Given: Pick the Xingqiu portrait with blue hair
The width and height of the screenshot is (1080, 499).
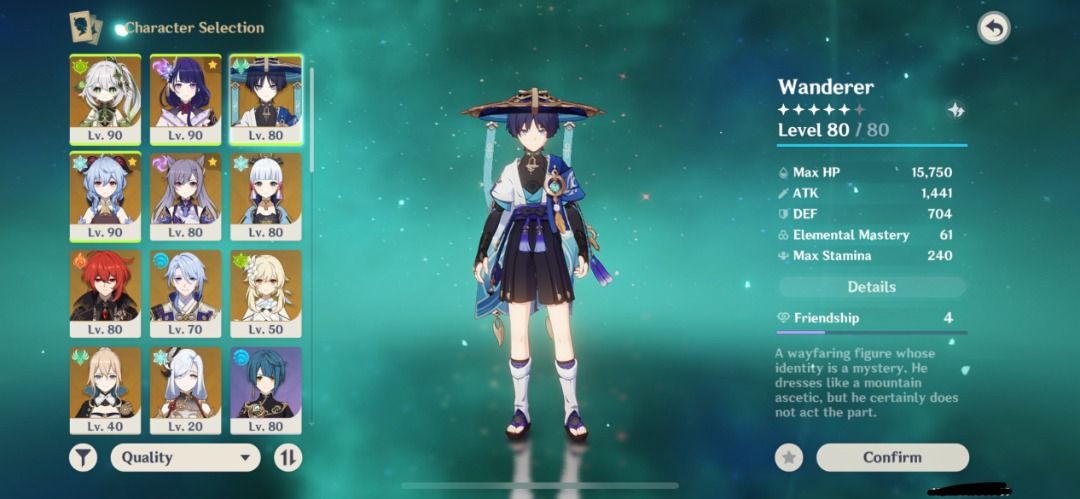Looking at the screenshot, I should 265,389.
